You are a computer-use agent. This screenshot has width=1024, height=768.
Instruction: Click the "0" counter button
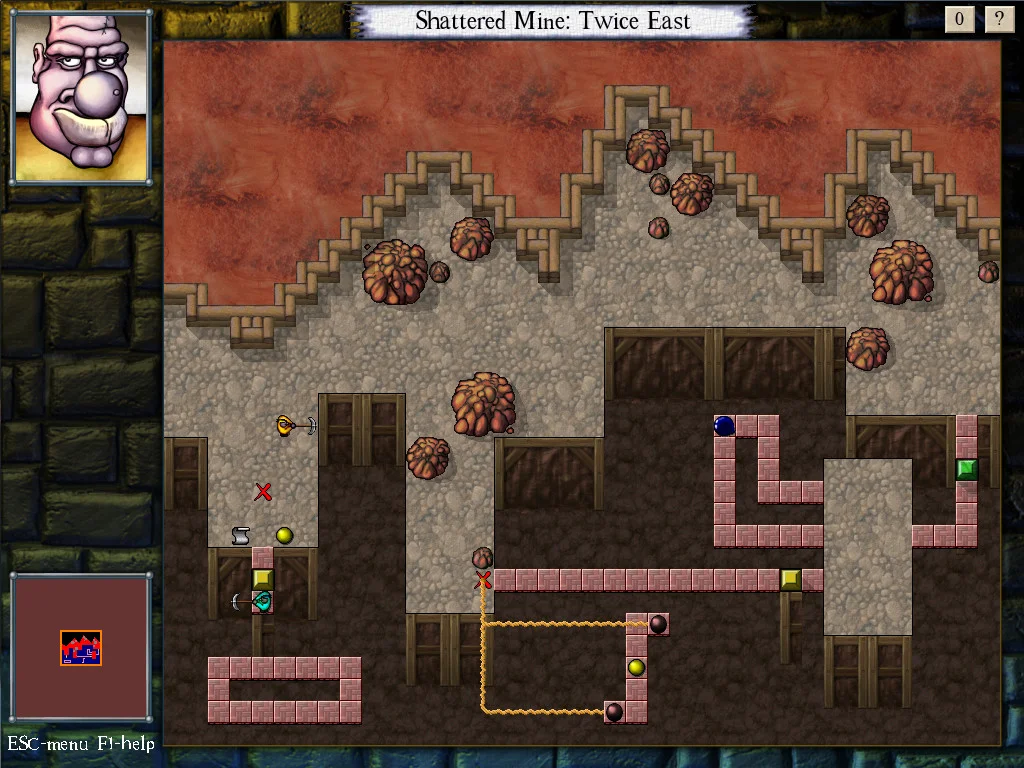click(x=960, y=19)
